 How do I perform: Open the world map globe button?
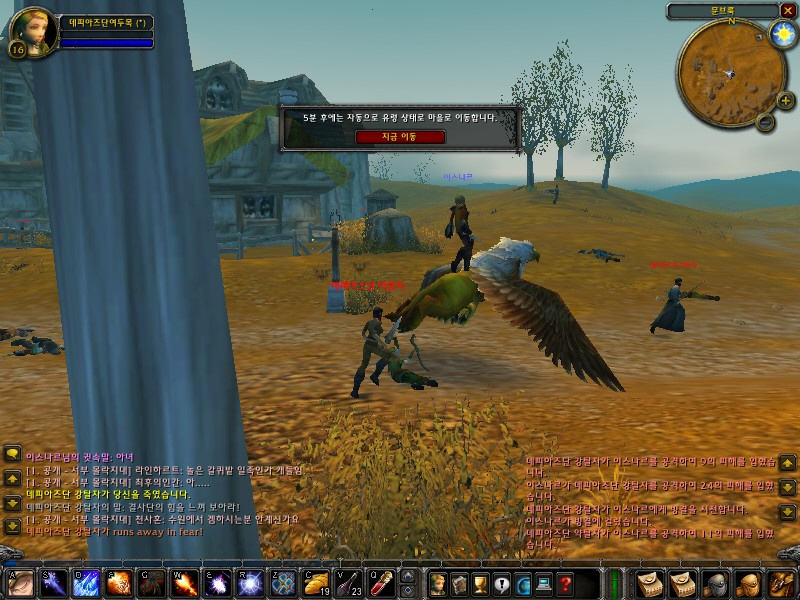[523, 583]
